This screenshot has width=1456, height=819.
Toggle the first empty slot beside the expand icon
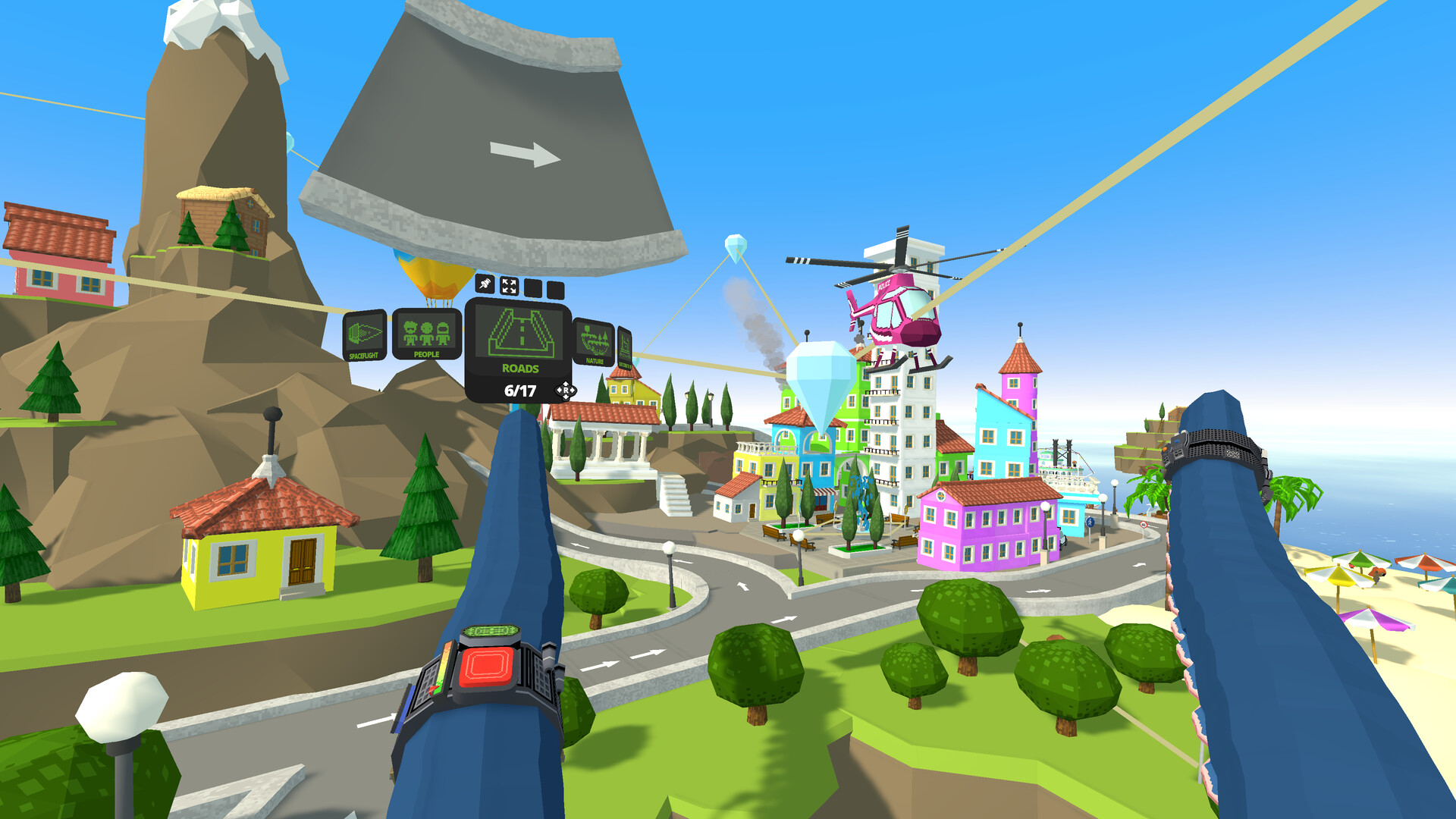point(532,289)
